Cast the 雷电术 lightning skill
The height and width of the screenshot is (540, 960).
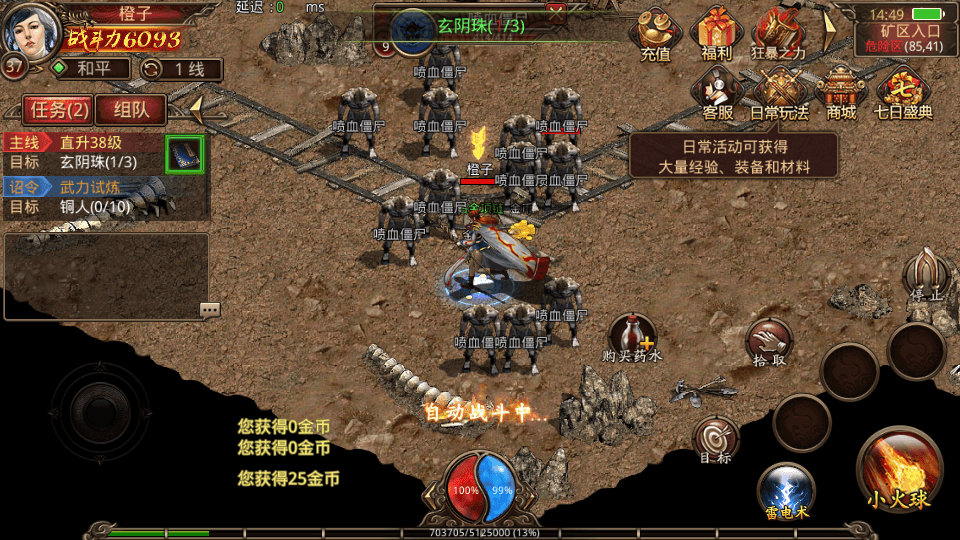click(x=786, y=490)
